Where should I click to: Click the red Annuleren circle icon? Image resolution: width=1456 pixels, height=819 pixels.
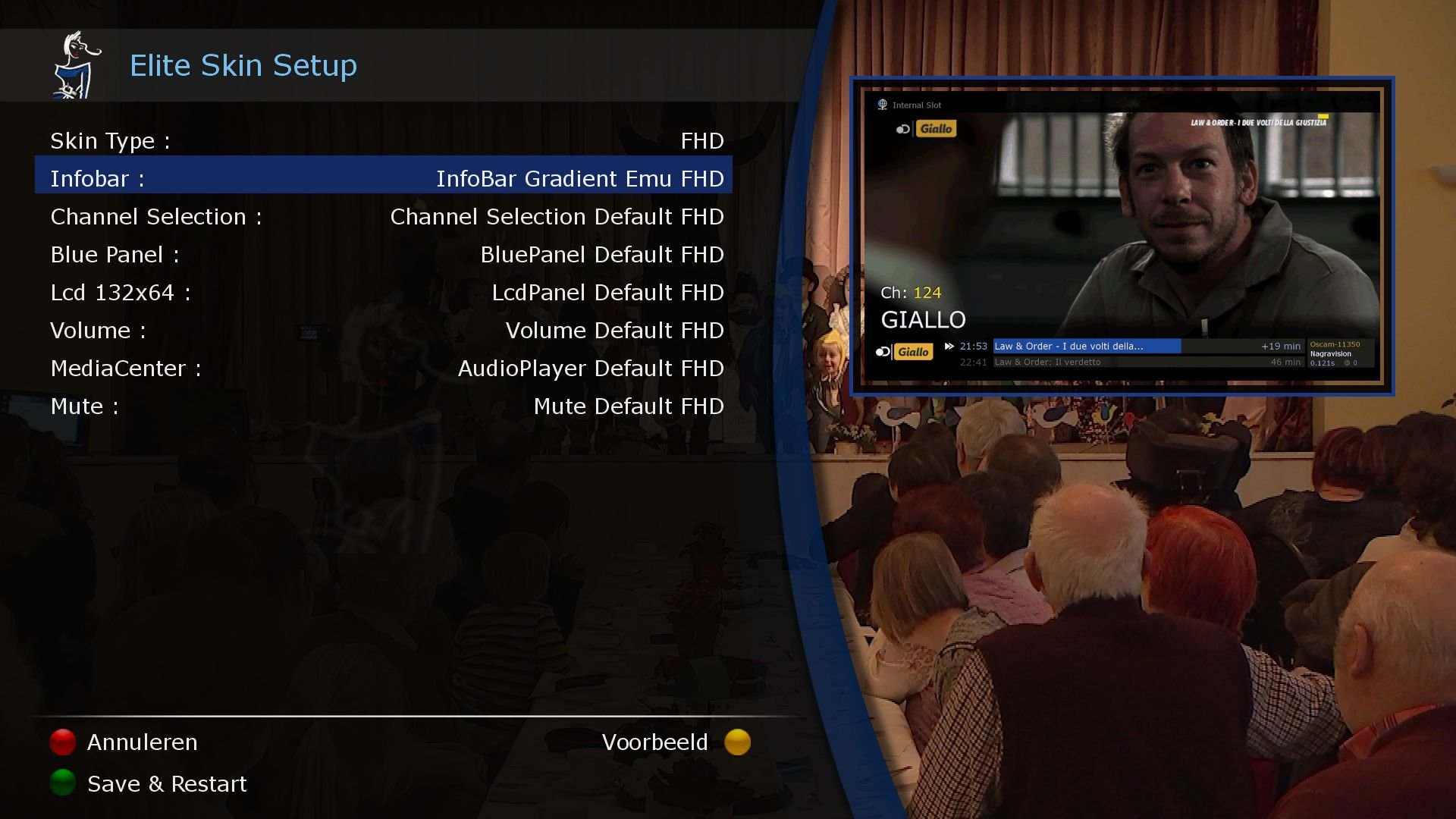62,742
